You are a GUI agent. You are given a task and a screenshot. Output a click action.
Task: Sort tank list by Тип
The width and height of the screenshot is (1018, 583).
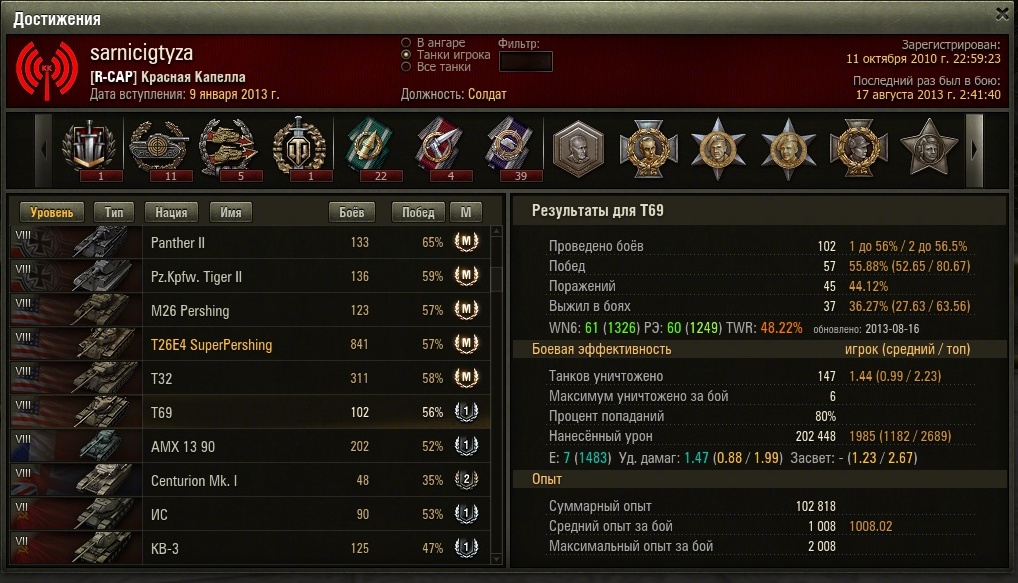pos(114,213)
